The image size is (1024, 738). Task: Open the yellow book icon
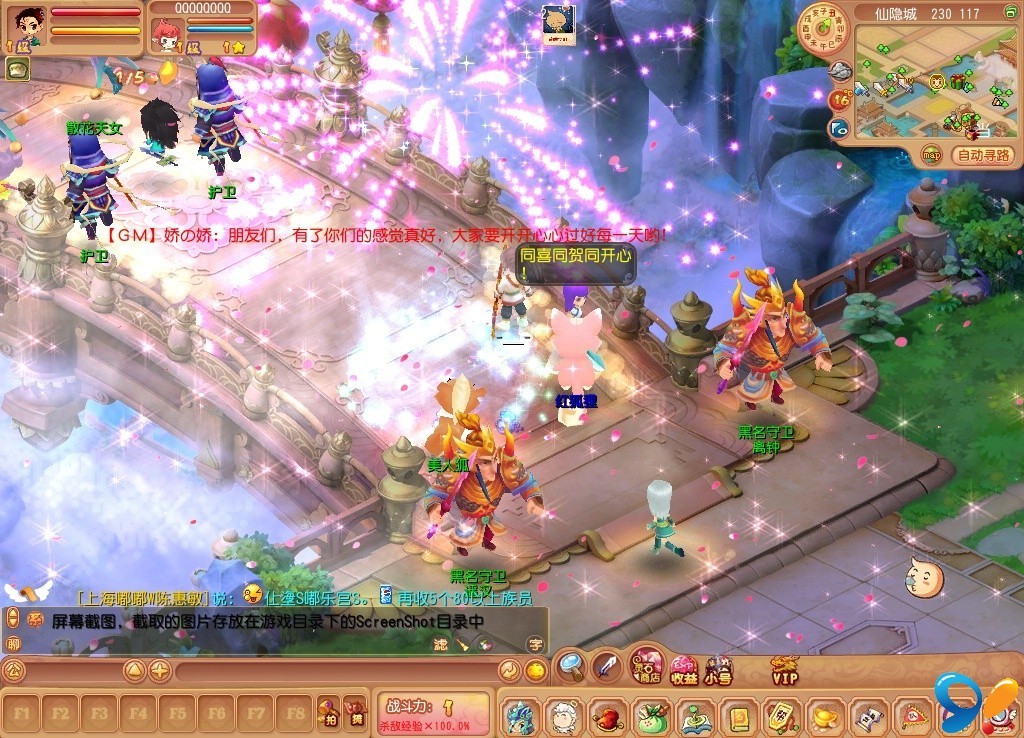point(738,717)
